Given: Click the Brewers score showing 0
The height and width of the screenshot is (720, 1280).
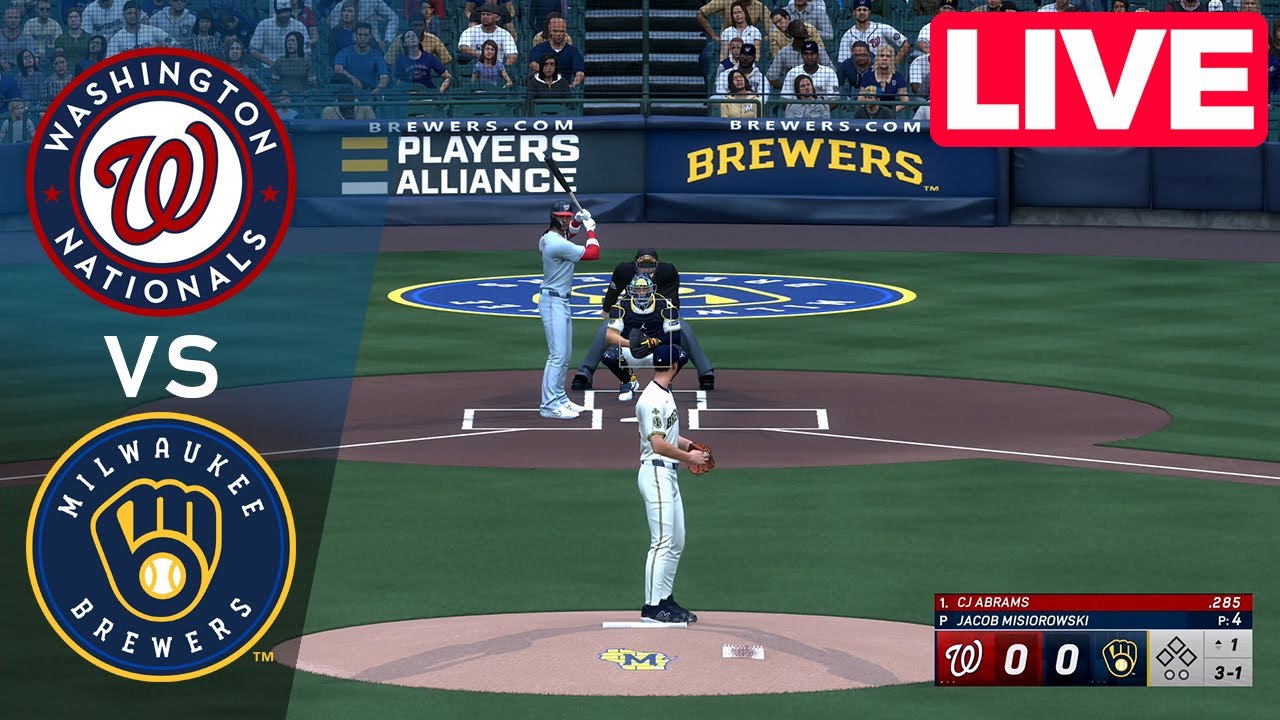Looking at the screenshot, I should click(x=1066, y=657).
